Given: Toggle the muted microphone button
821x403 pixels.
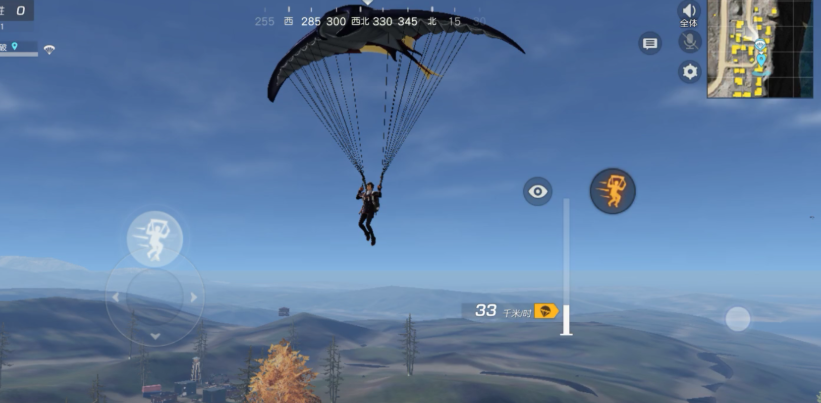Looking at the screenshot, I should point(689,42).
